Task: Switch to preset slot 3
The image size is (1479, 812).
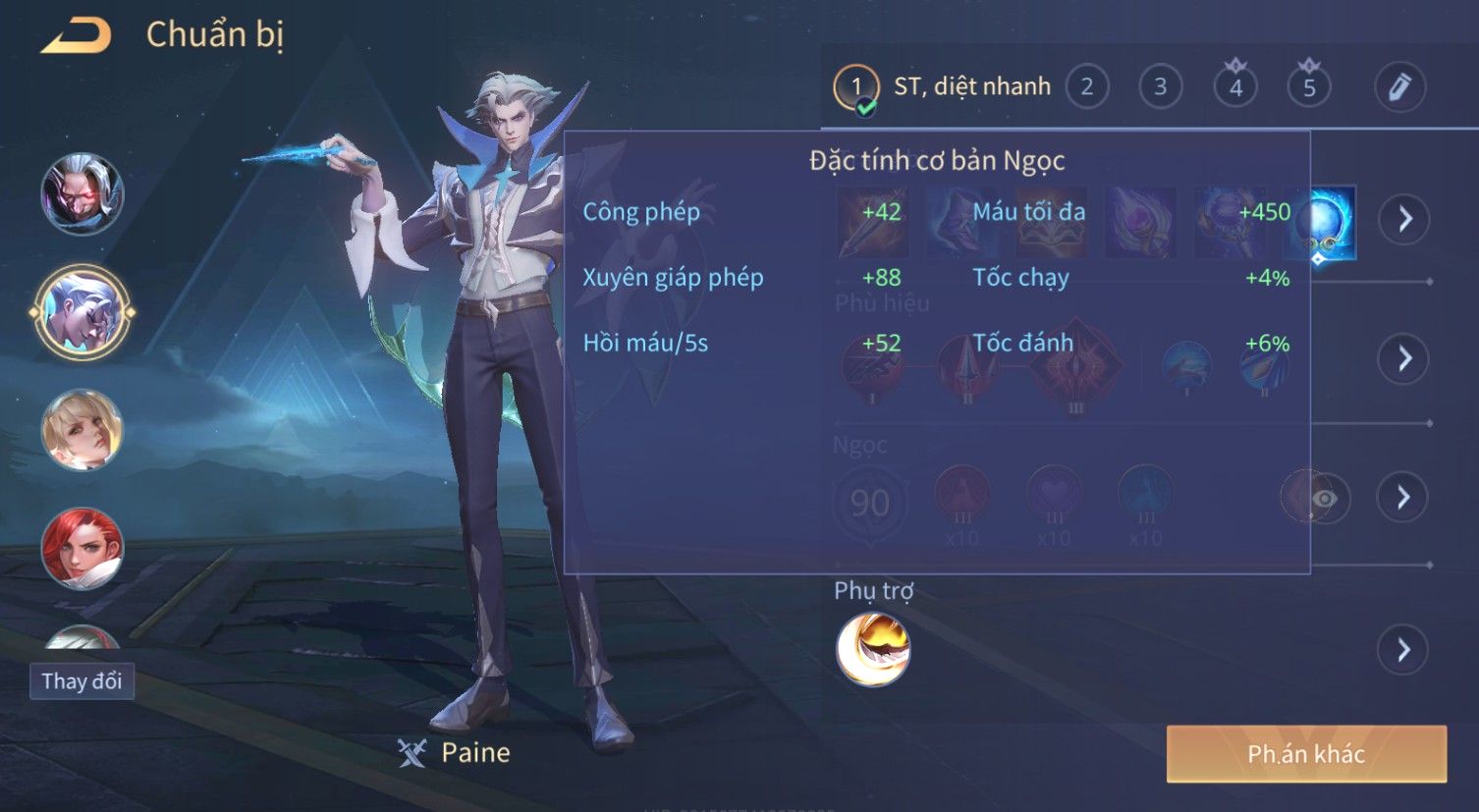Action: pos(1160,87)
